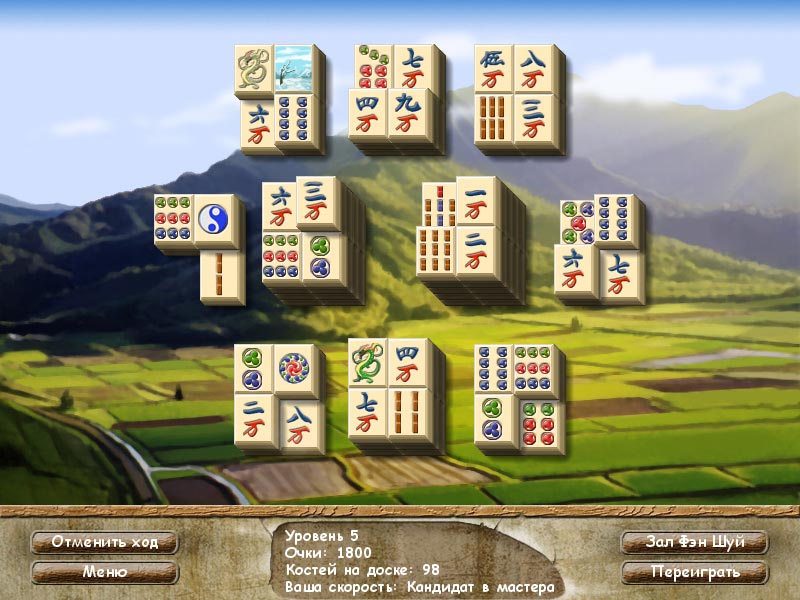Screen dimensions: 800x600
Task: Choose the 伍万 five character tile
Action: [x=493, y=69]
